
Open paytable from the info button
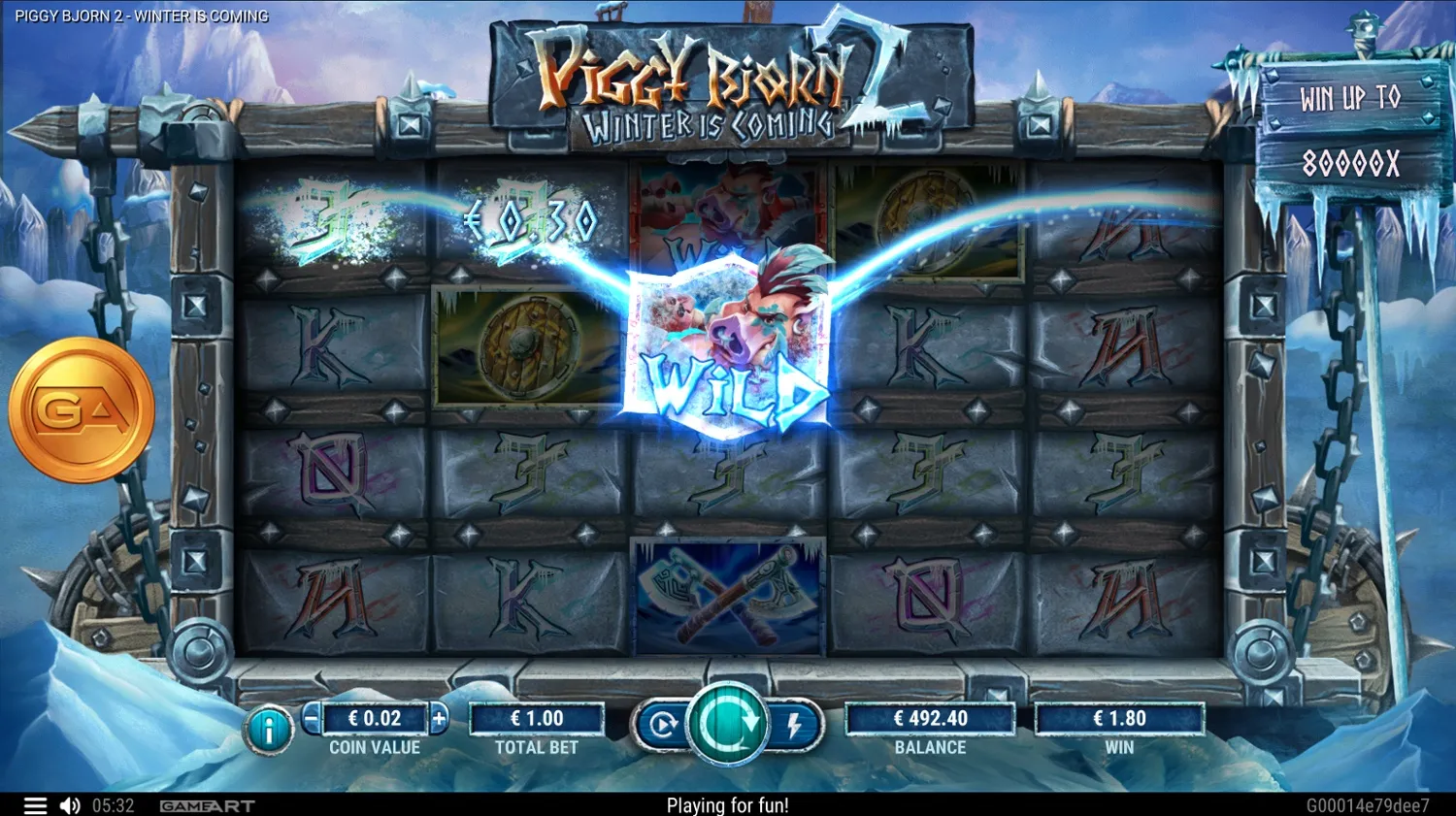tap(269, 728)
